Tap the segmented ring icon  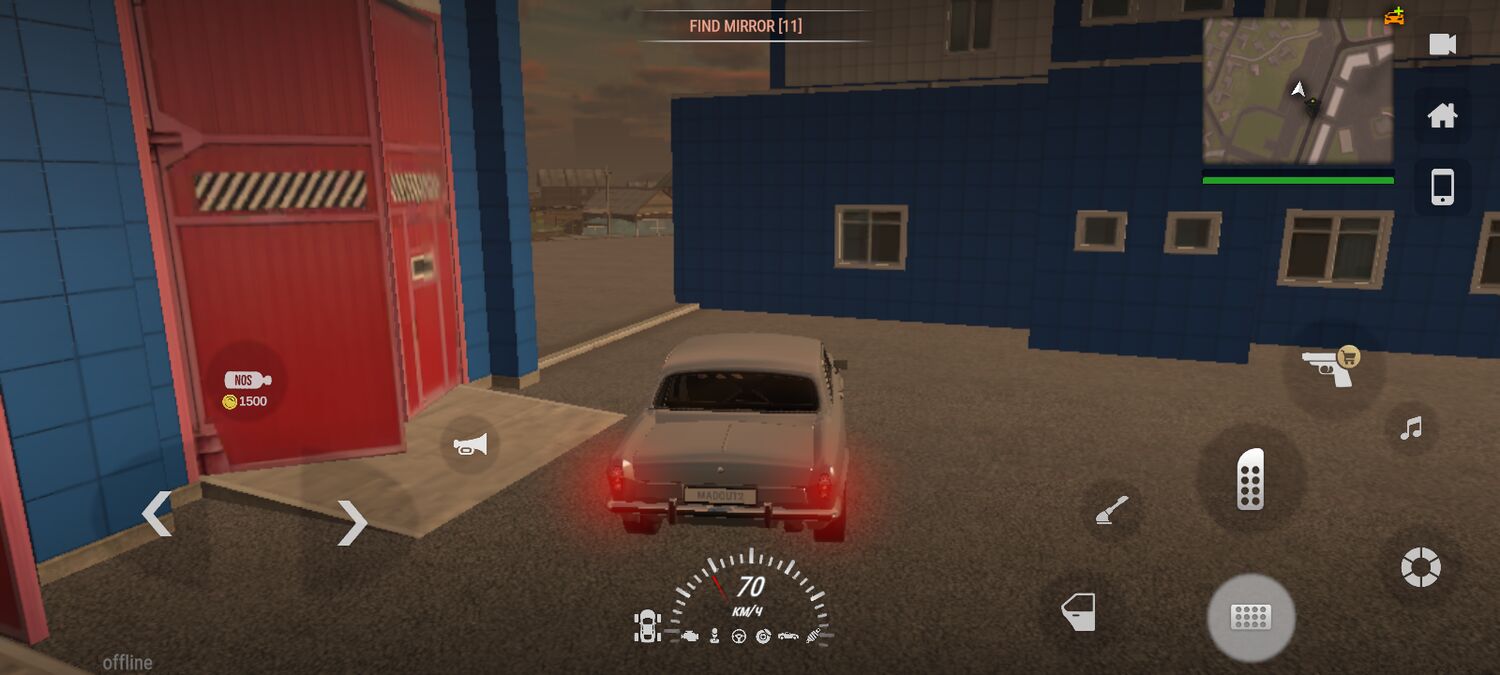pos(1420,568)
